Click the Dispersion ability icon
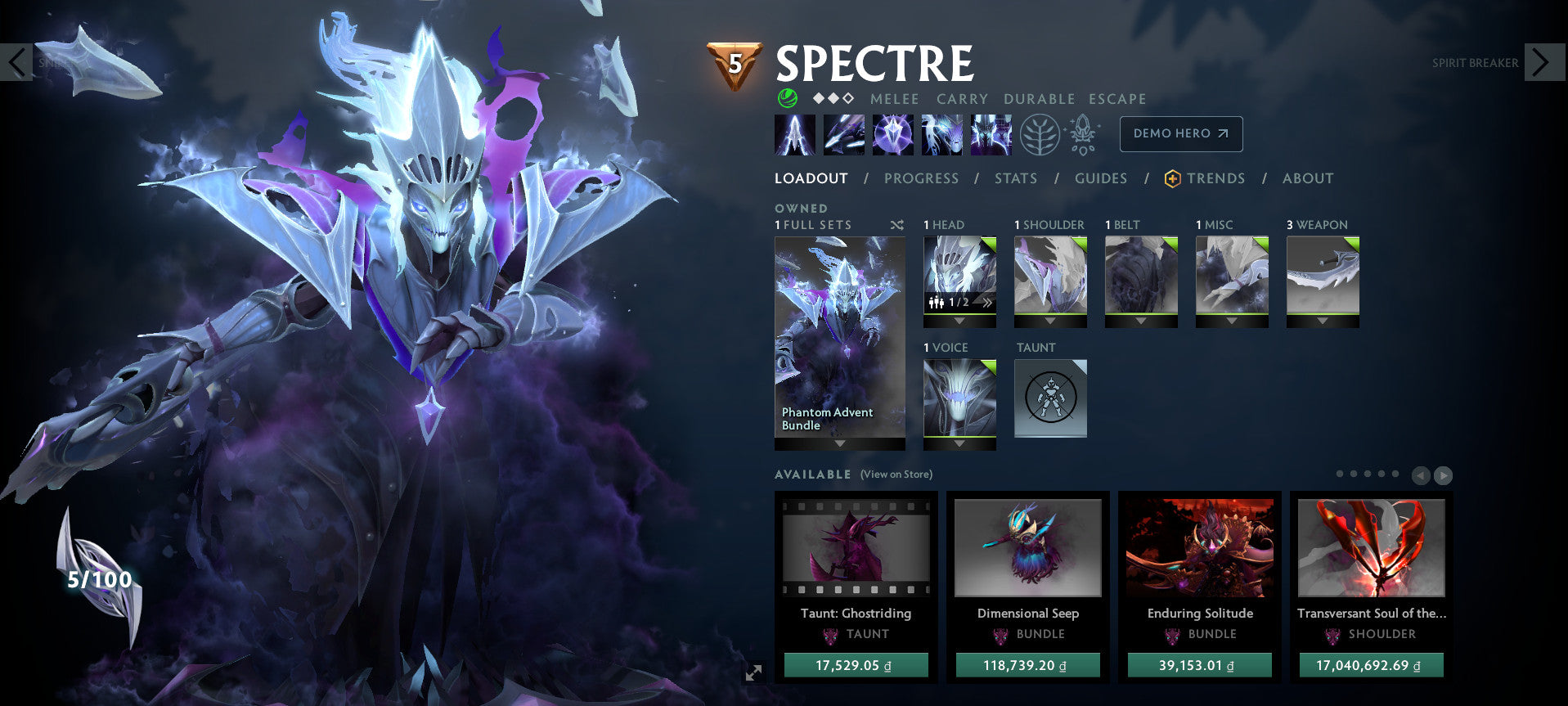 [x=892, y=133]
